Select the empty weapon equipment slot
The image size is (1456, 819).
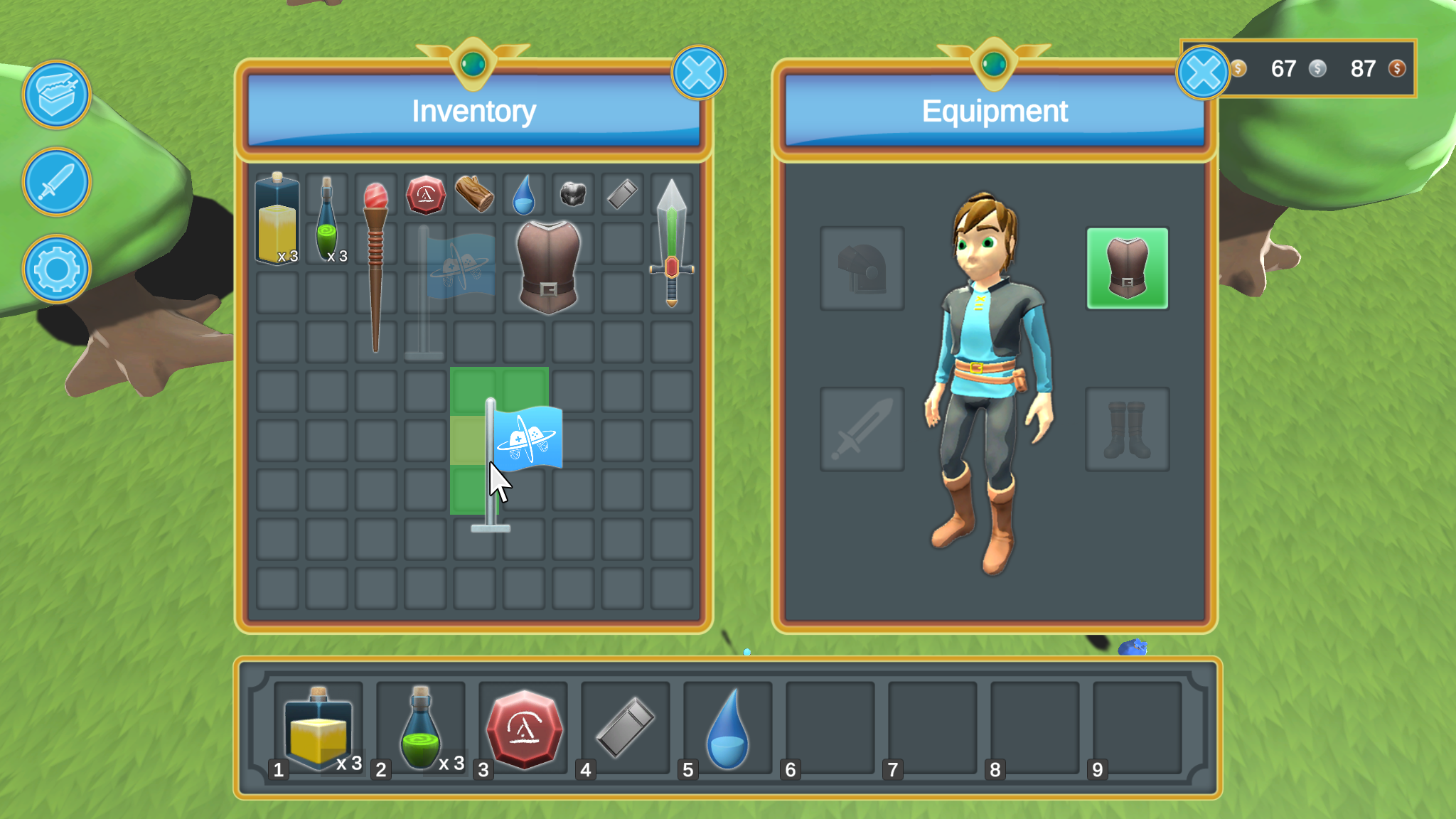pos(862,430)
